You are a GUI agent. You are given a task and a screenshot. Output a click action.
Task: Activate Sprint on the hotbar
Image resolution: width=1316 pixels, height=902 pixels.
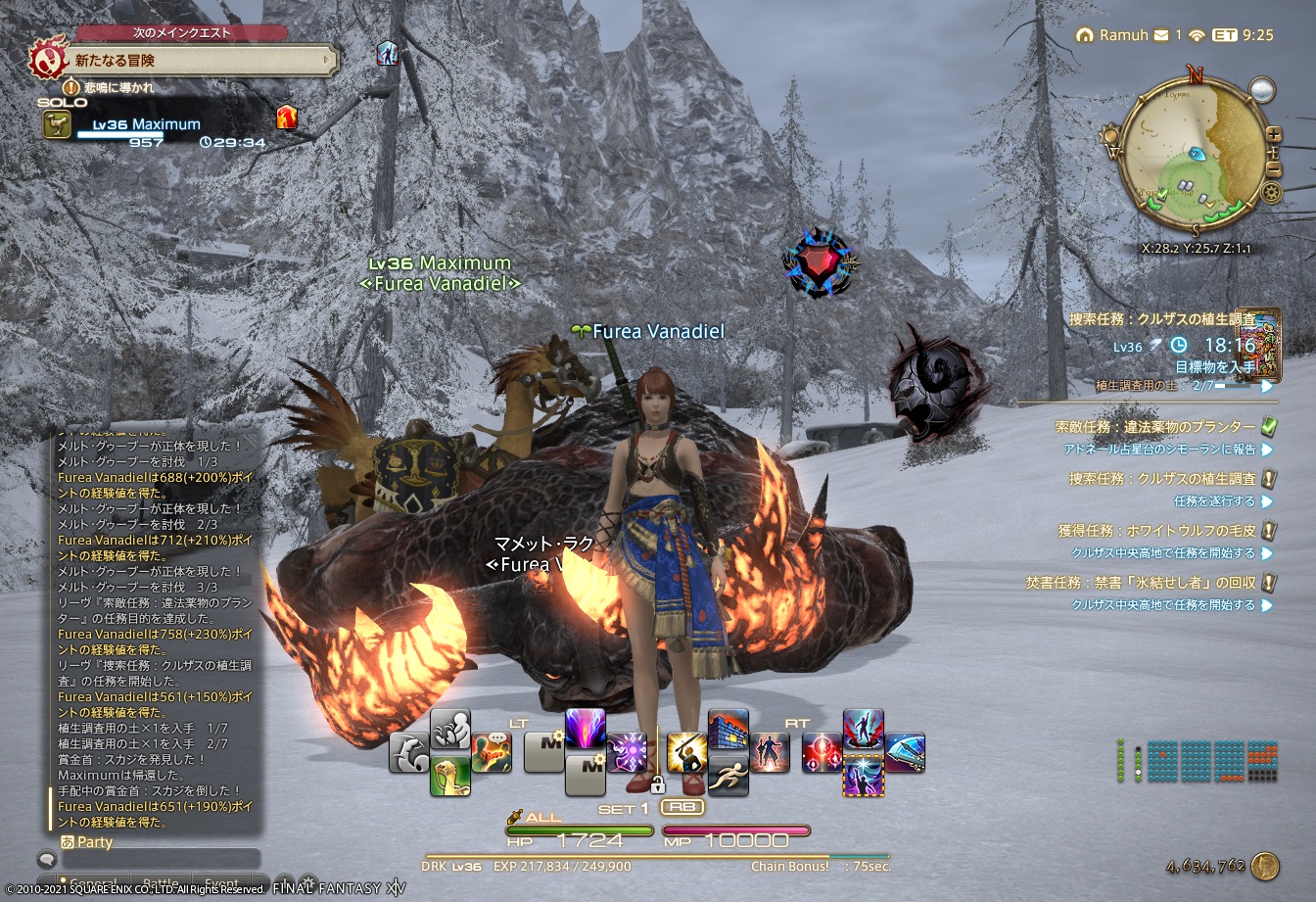[x=729, y=776]
